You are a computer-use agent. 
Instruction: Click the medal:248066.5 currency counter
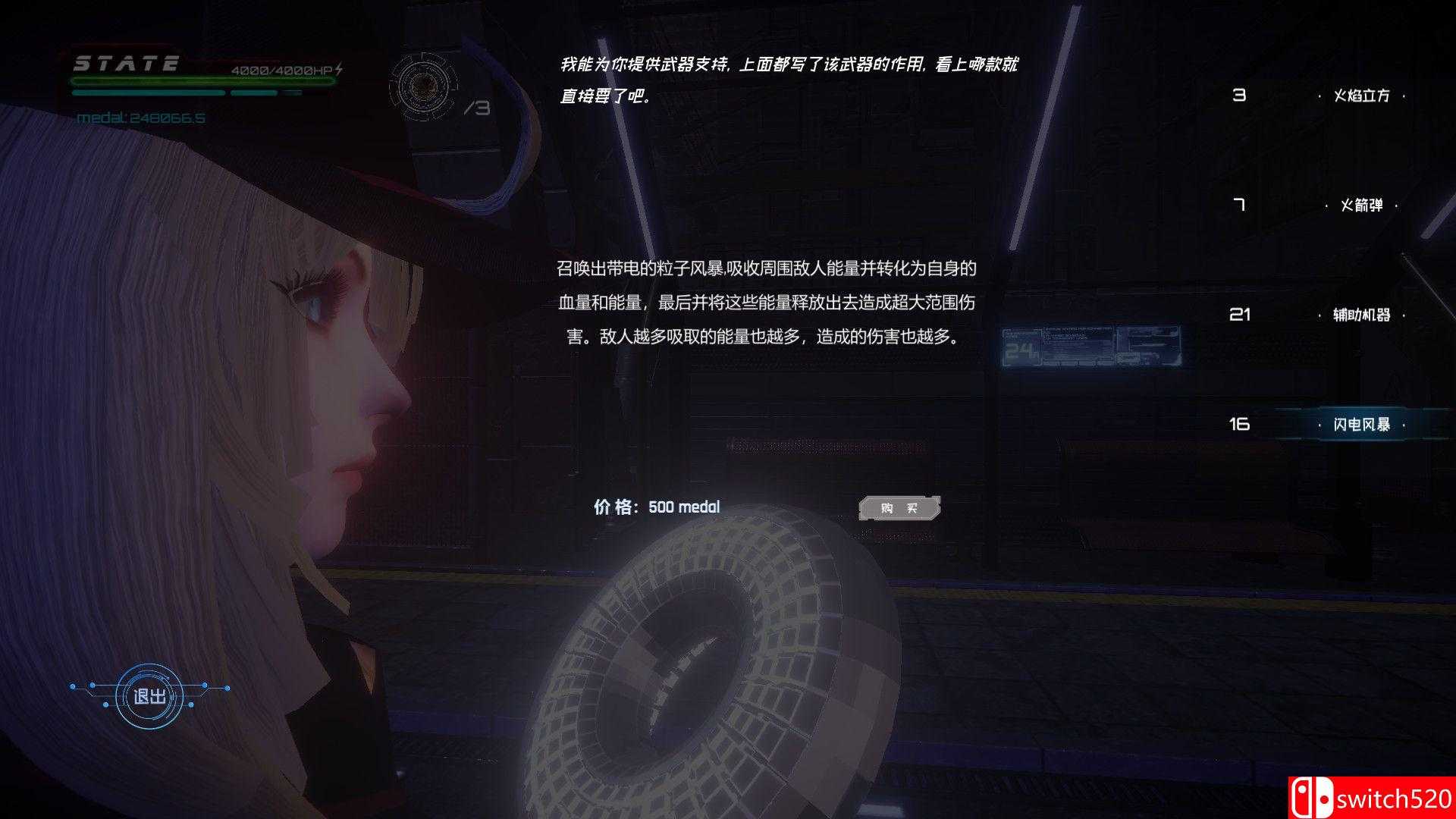[x=133, y=118]
